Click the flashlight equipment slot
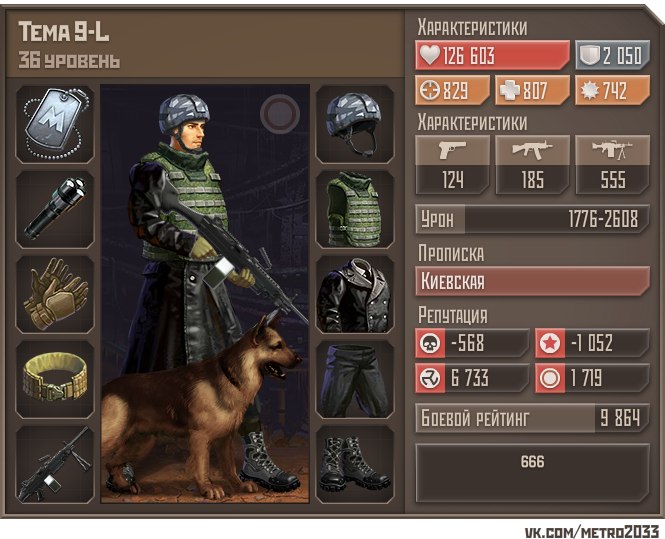 (x=56, y=209)
